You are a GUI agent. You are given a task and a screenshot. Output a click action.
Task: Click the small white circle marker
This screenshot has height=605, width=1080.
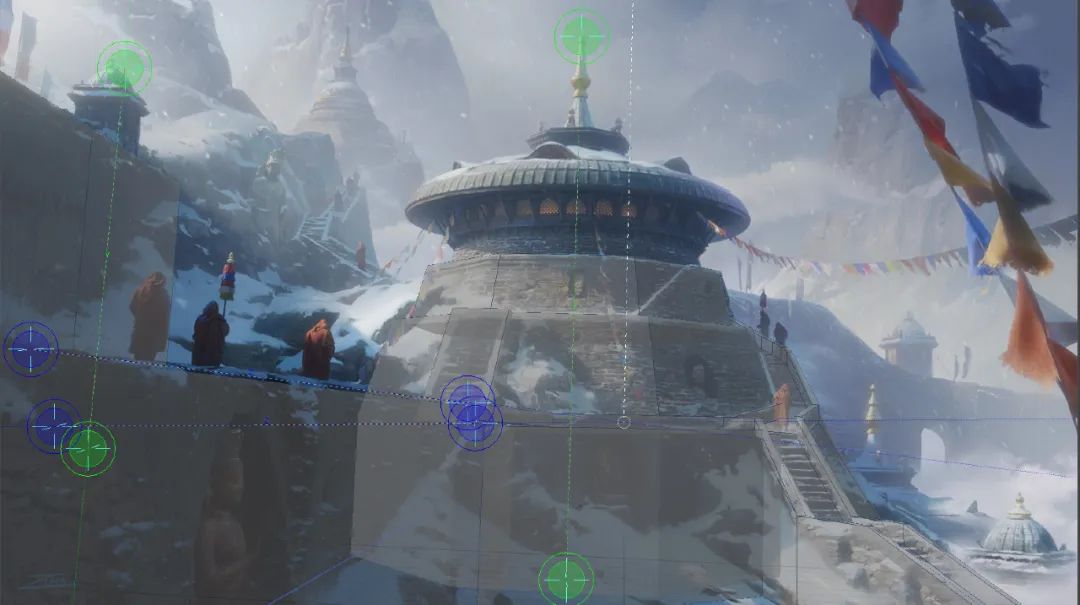(x=624, y=423)
